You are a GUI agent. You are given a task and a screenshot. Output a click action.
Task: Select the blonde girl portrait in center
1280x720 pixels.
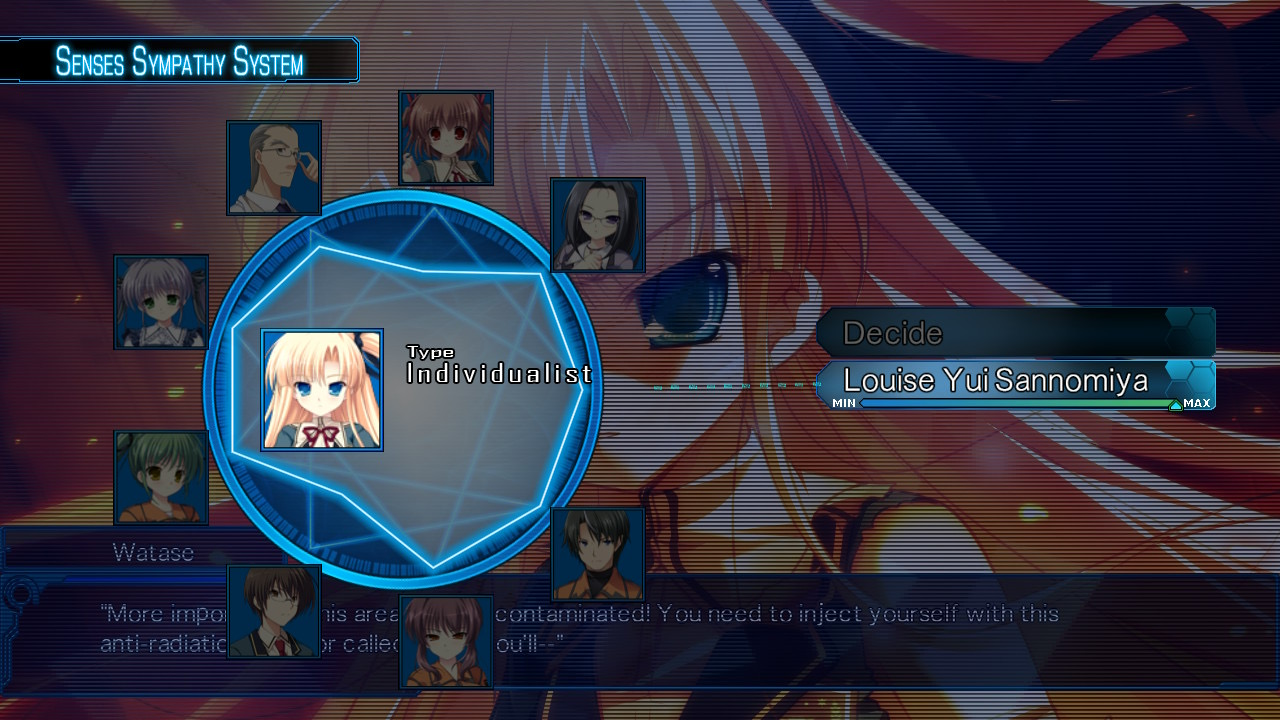[x=322, y=390]
